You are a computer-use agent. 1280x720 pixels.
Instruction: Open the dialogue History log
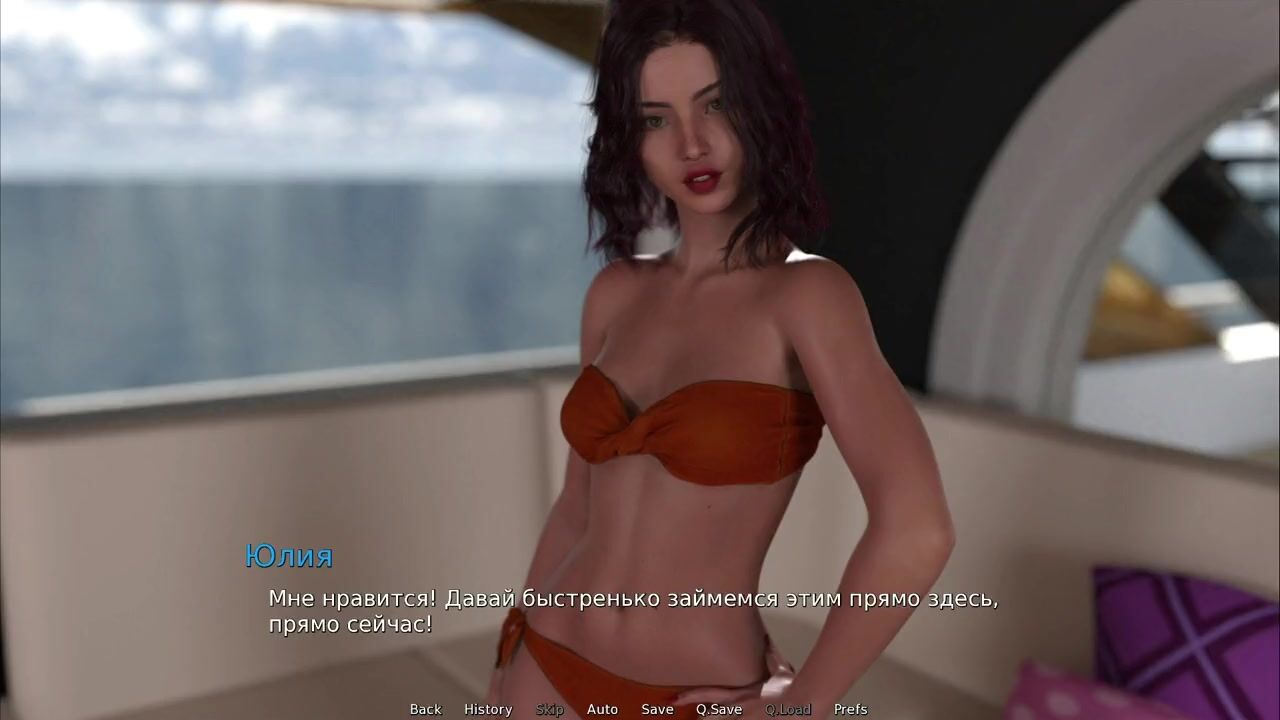coord(488,709)
